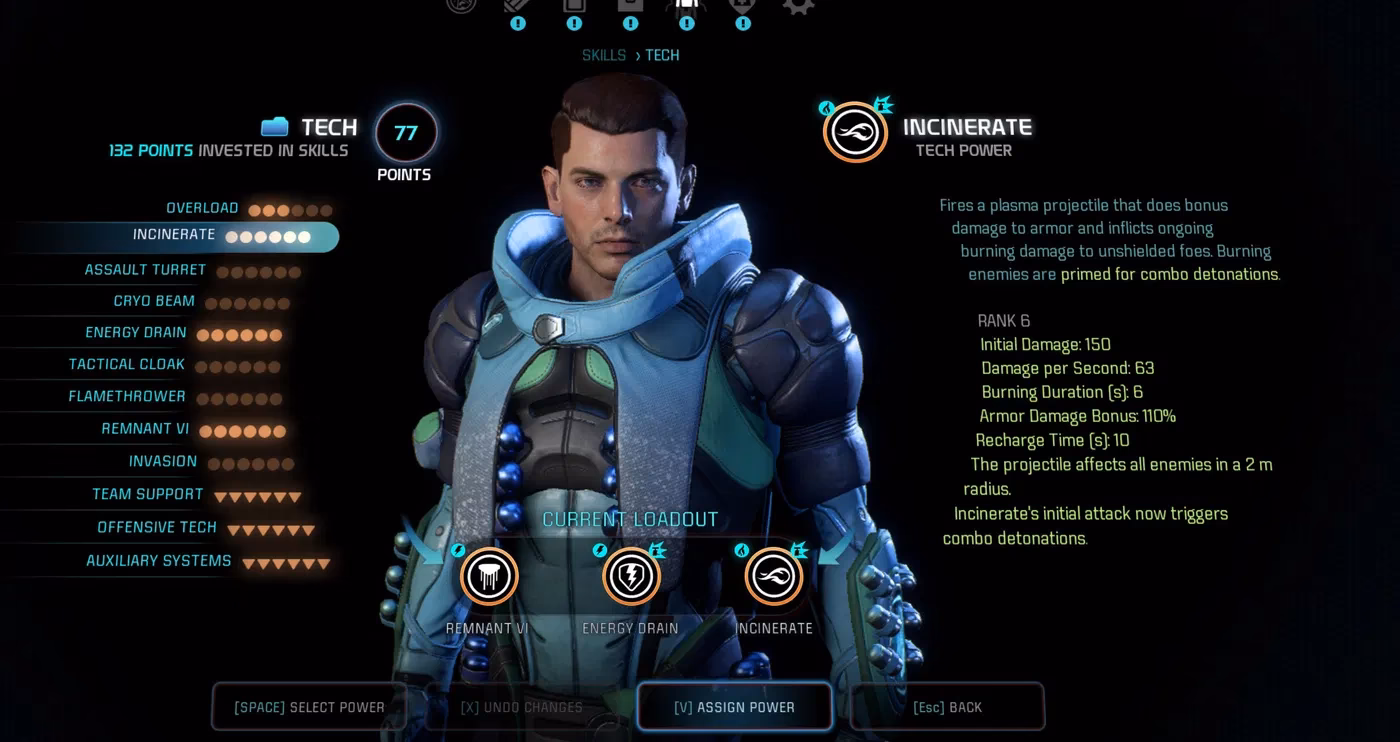The height and width of the screenshot is (742, 1400).
Task: Select the Cryo Beam skill entry
Action: (x=154, y=301)
